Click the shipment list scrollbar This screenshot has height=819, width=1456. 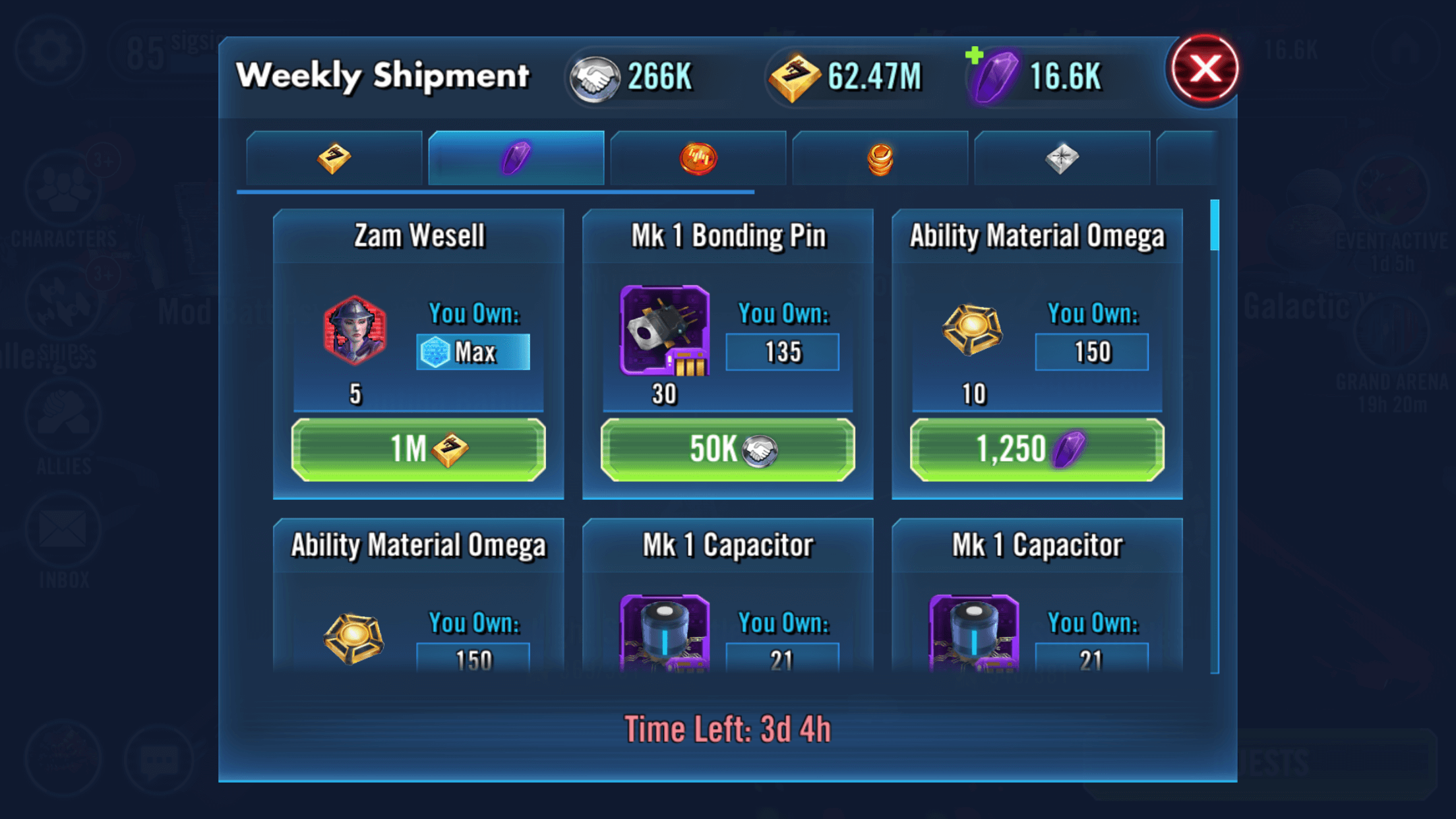(1215, 226)
